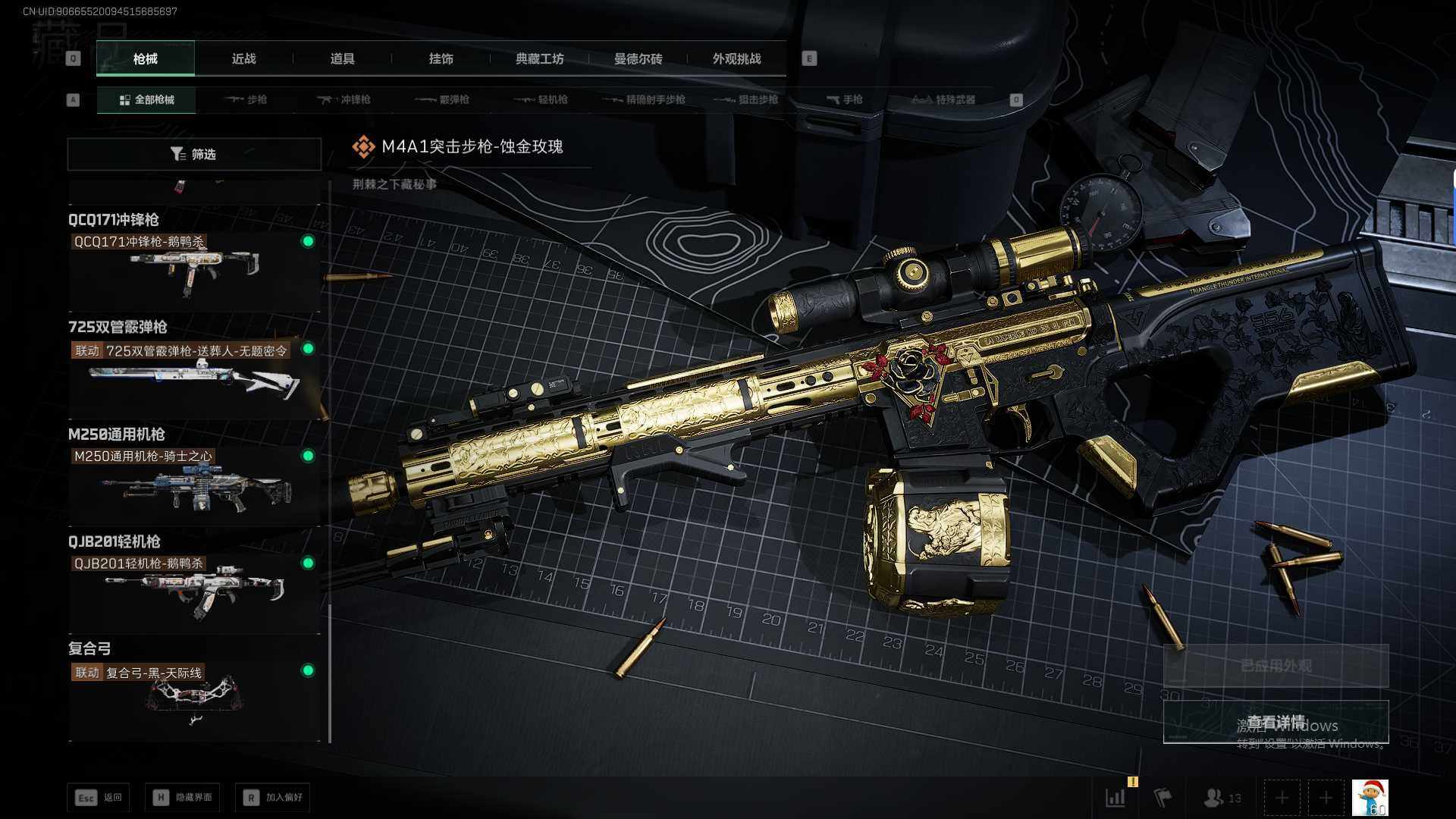Open the 筛选 filter button

[x=194, y=154]
